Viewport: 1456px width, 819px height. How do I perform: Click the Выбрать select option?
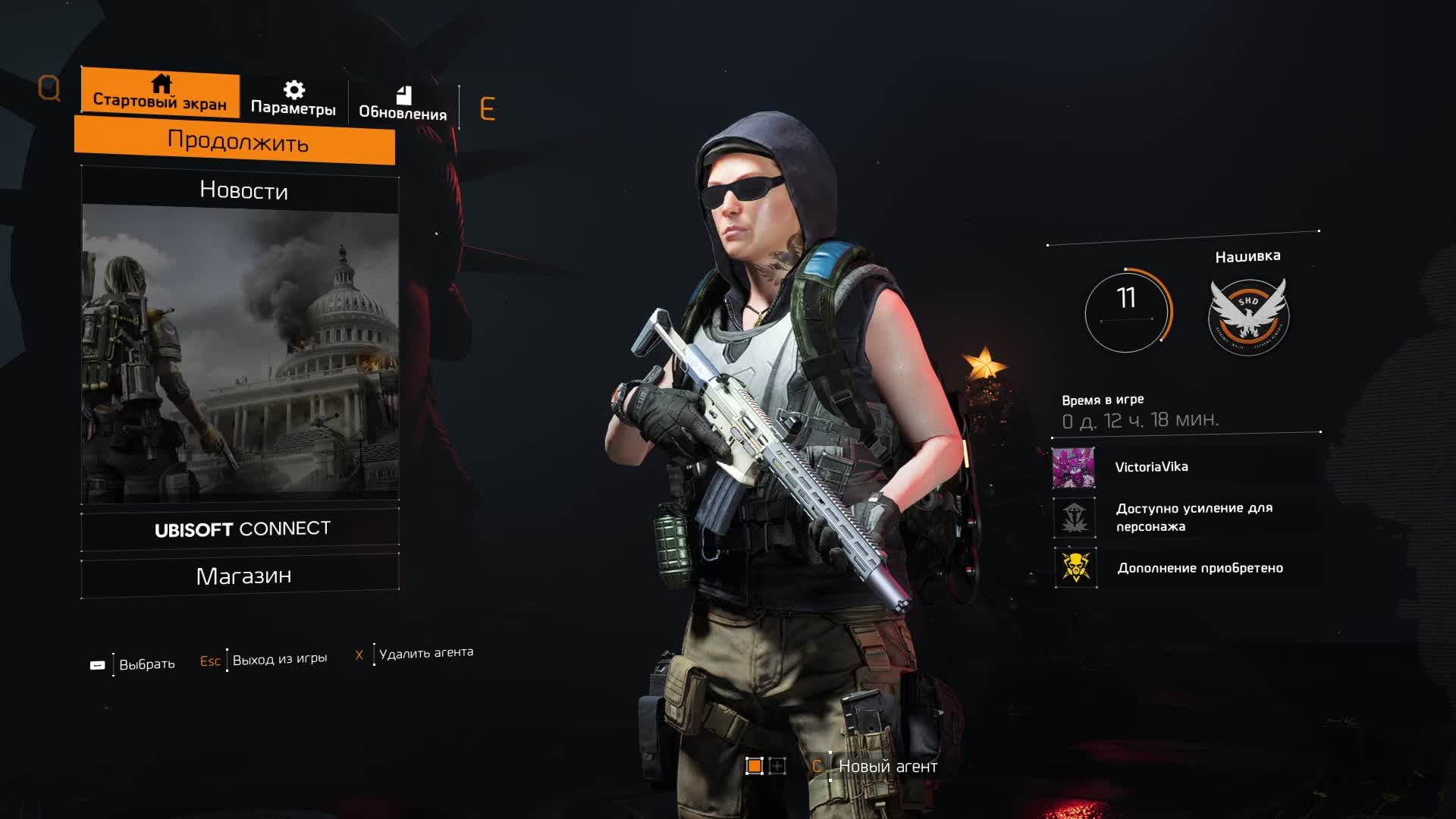146,664
